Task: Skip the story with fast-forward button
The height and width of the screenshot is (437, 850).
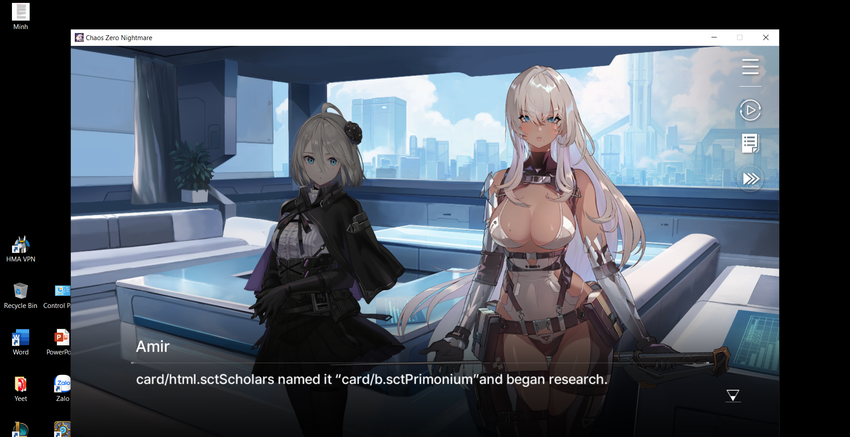Action: tap(750, 179)
